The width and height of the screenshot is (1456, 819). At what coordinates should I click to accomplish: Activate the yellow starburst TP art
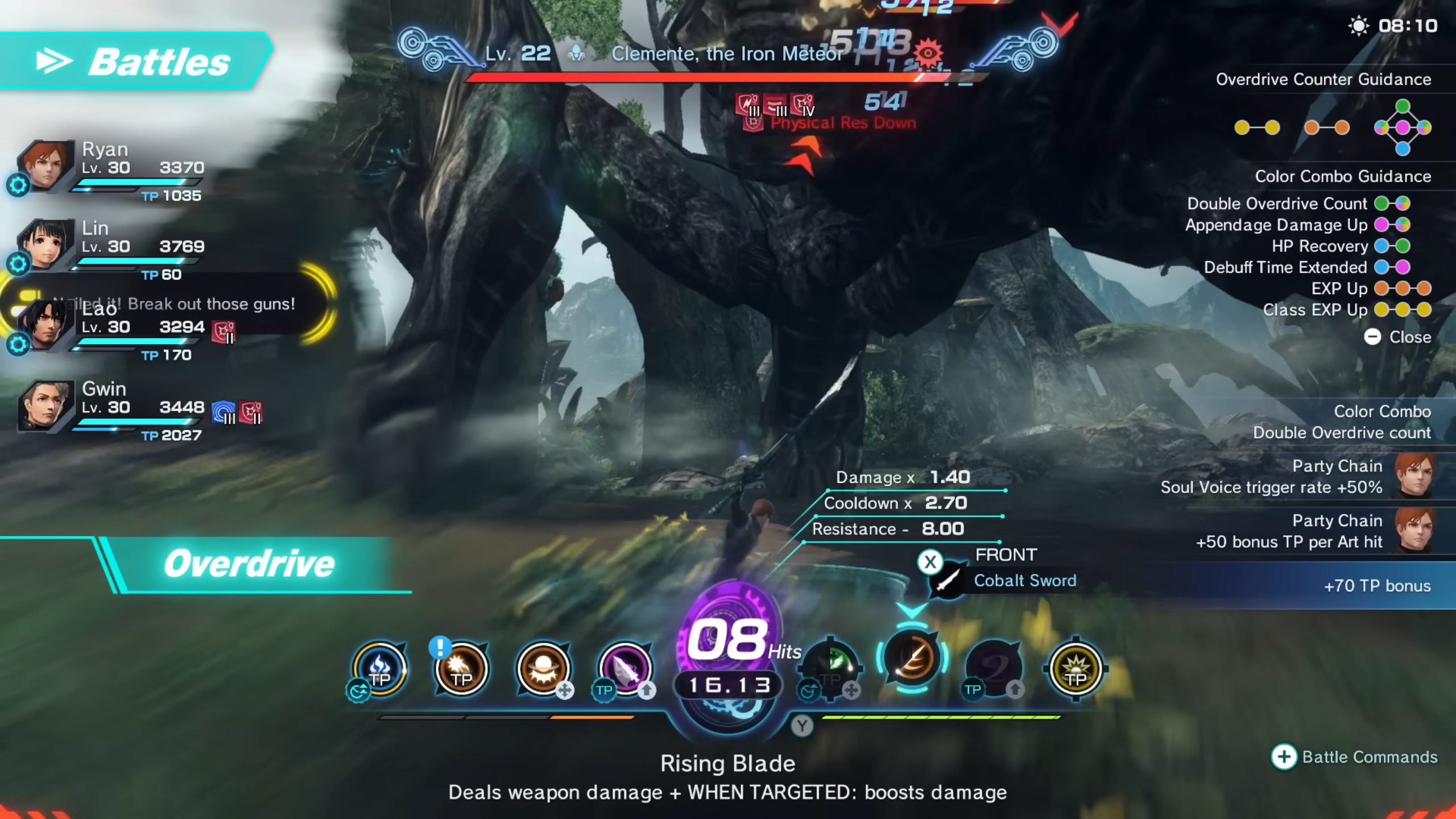click(x=1076, y=669)
